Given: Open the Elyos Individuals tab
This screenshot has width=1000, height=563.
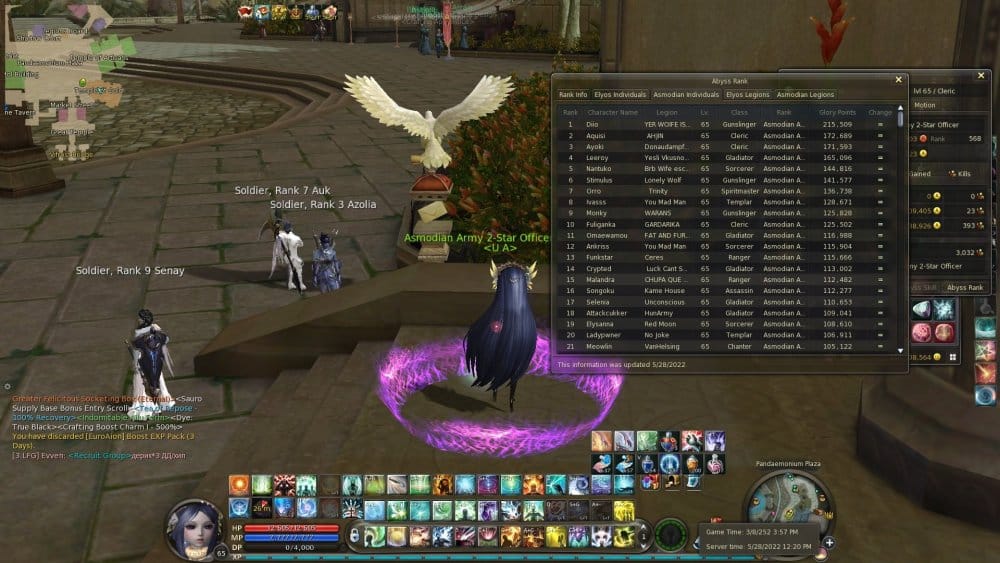Looking at the screenshot, I should (620, 95).
